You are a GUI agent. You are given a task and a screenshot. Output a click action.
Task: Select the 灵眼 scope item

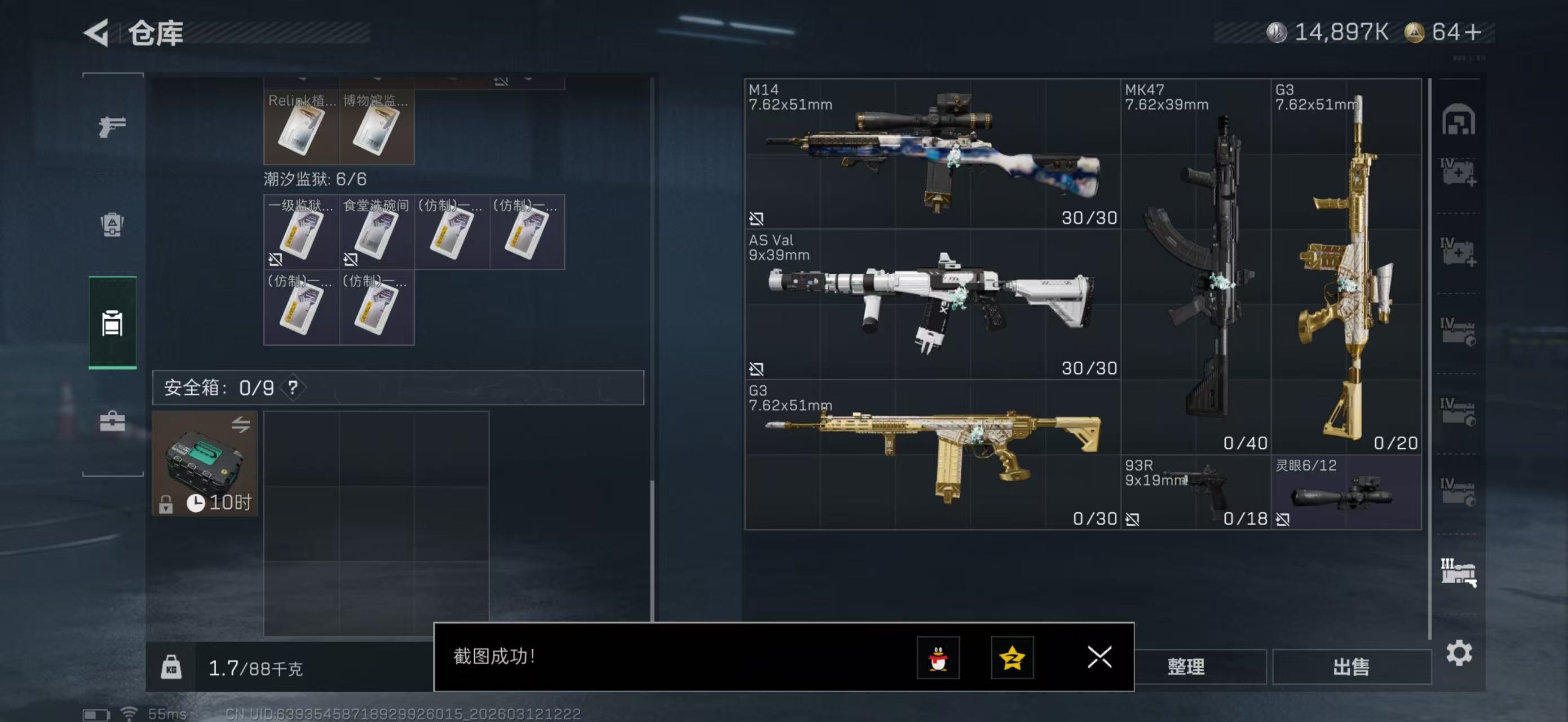coord(1346,492)
